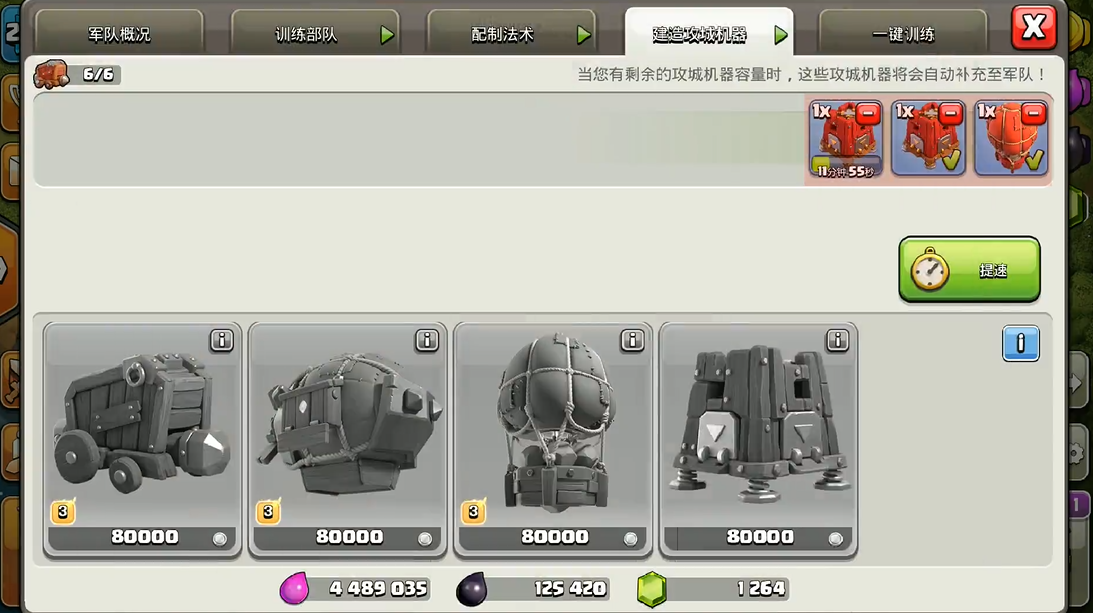Tap the green 提速 boost button
This screenshot has height=613, width=1093.
pos(969,270)
